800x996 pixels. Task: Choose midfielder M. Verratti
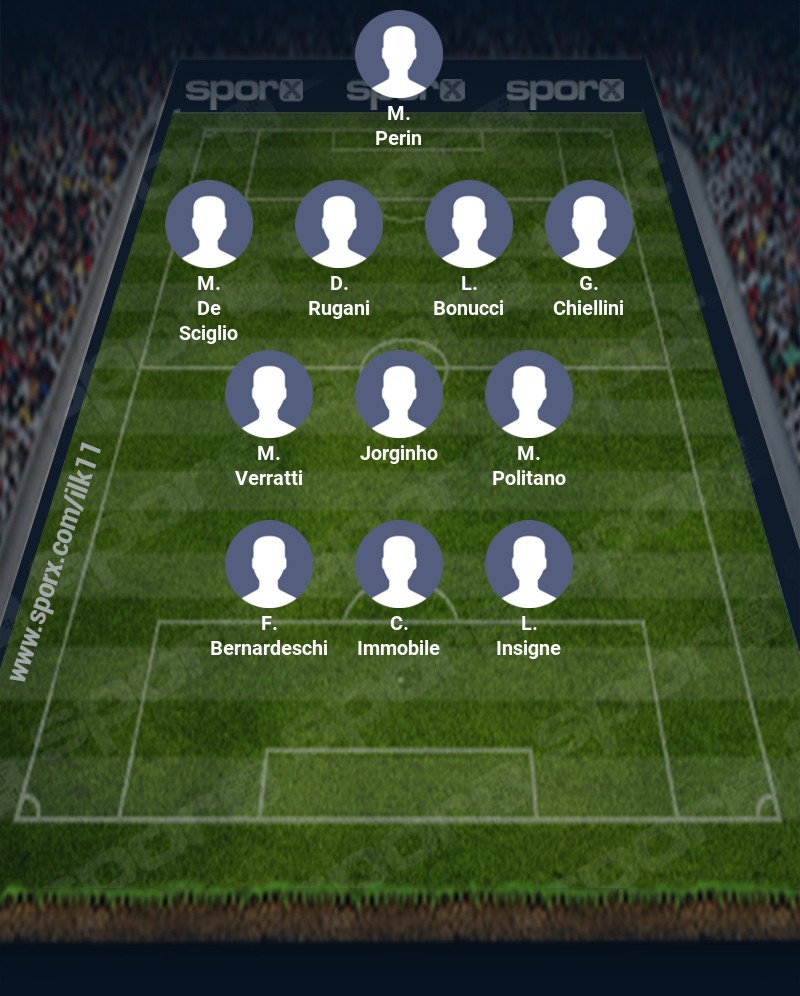(x=269, y=394)
